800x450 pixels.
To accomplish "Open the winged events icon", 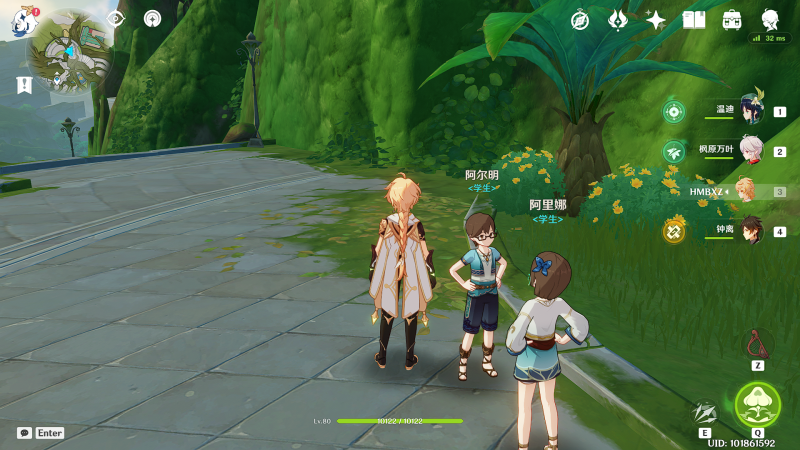I will click(x=618, y=20).
